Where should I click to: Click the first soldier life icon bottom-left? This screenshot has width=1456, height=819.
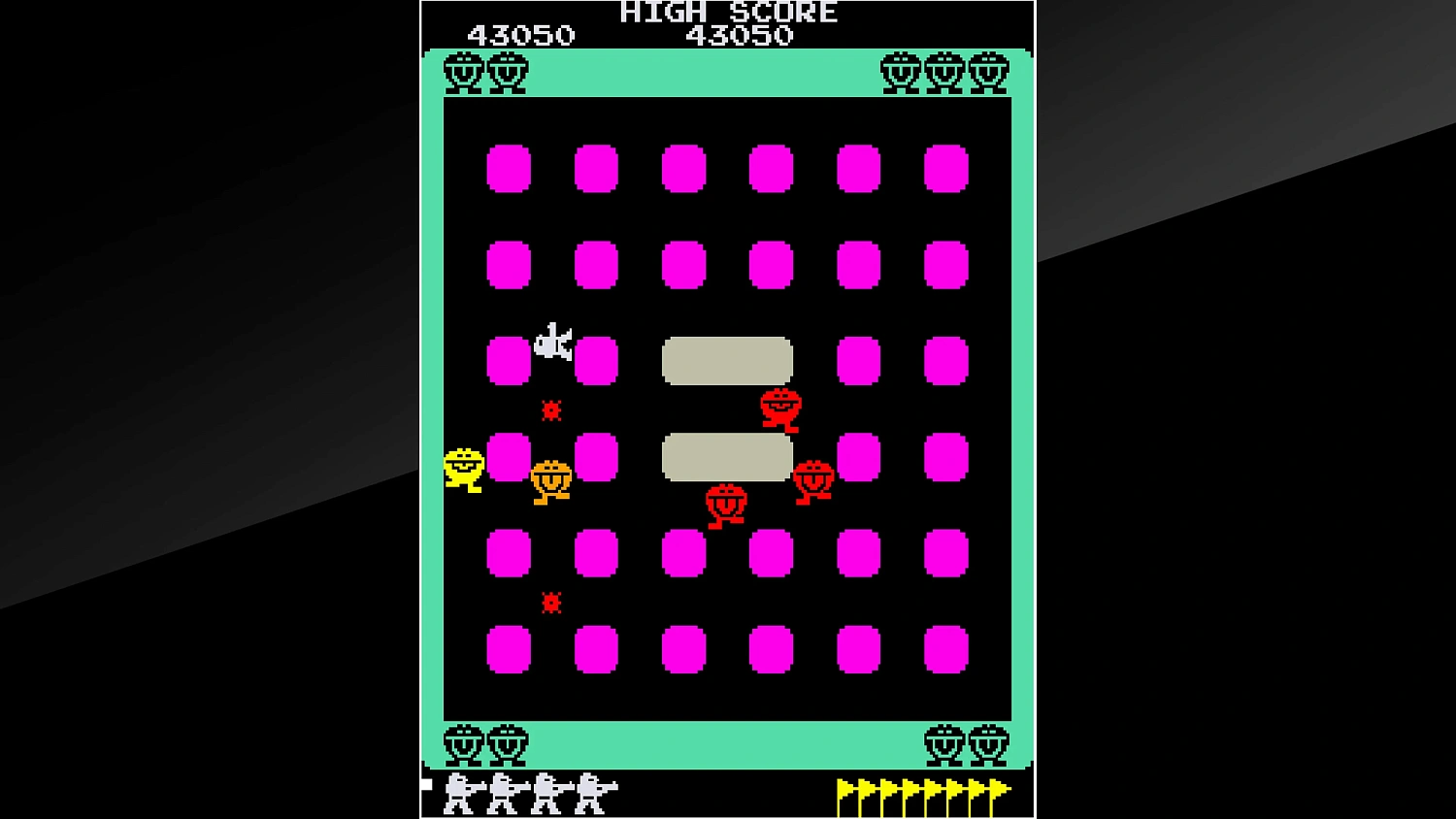pos(456,793)
